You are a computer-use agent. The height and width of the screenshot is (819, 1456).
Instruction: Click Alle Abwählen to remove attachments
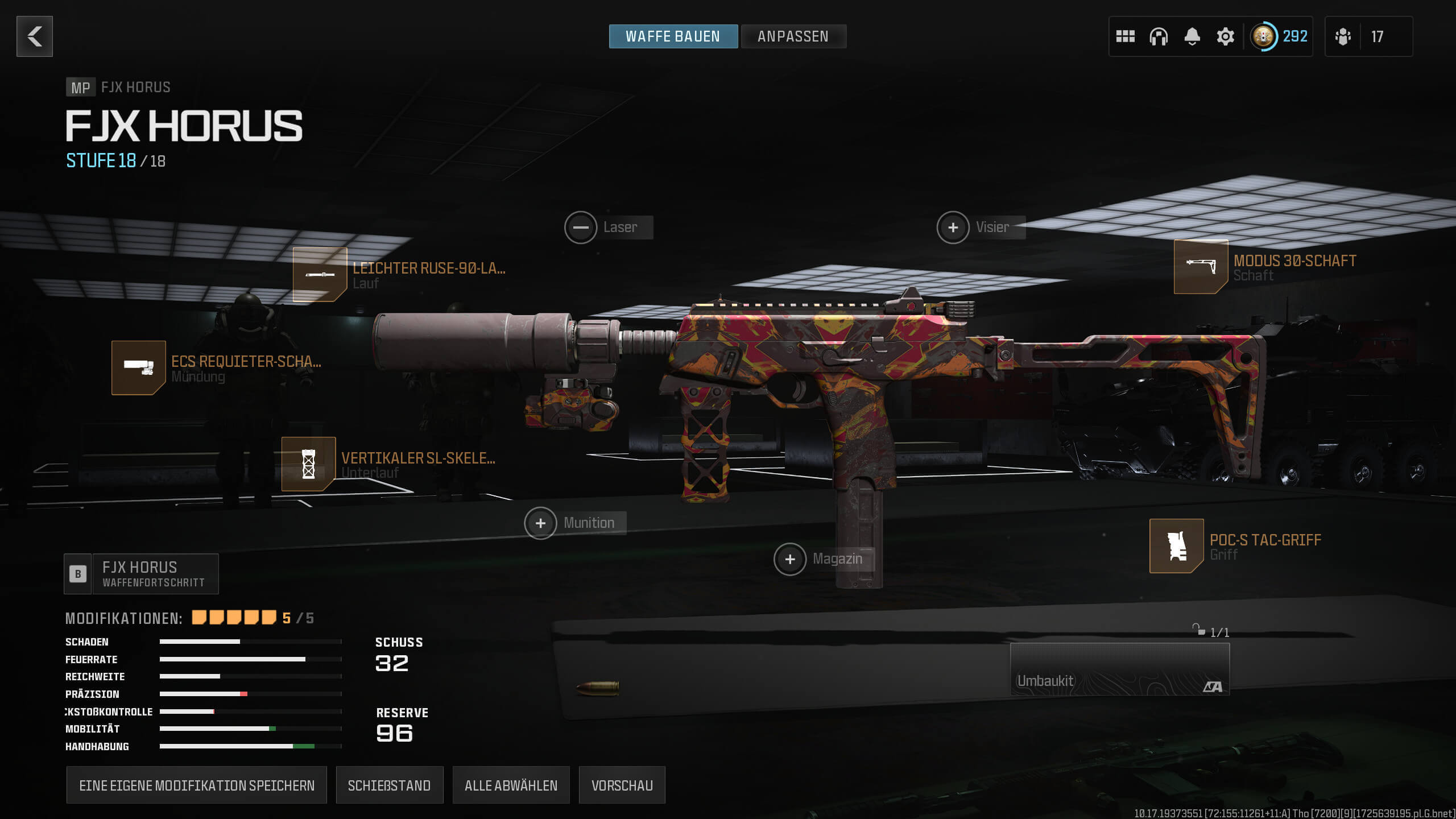[511, 785]
